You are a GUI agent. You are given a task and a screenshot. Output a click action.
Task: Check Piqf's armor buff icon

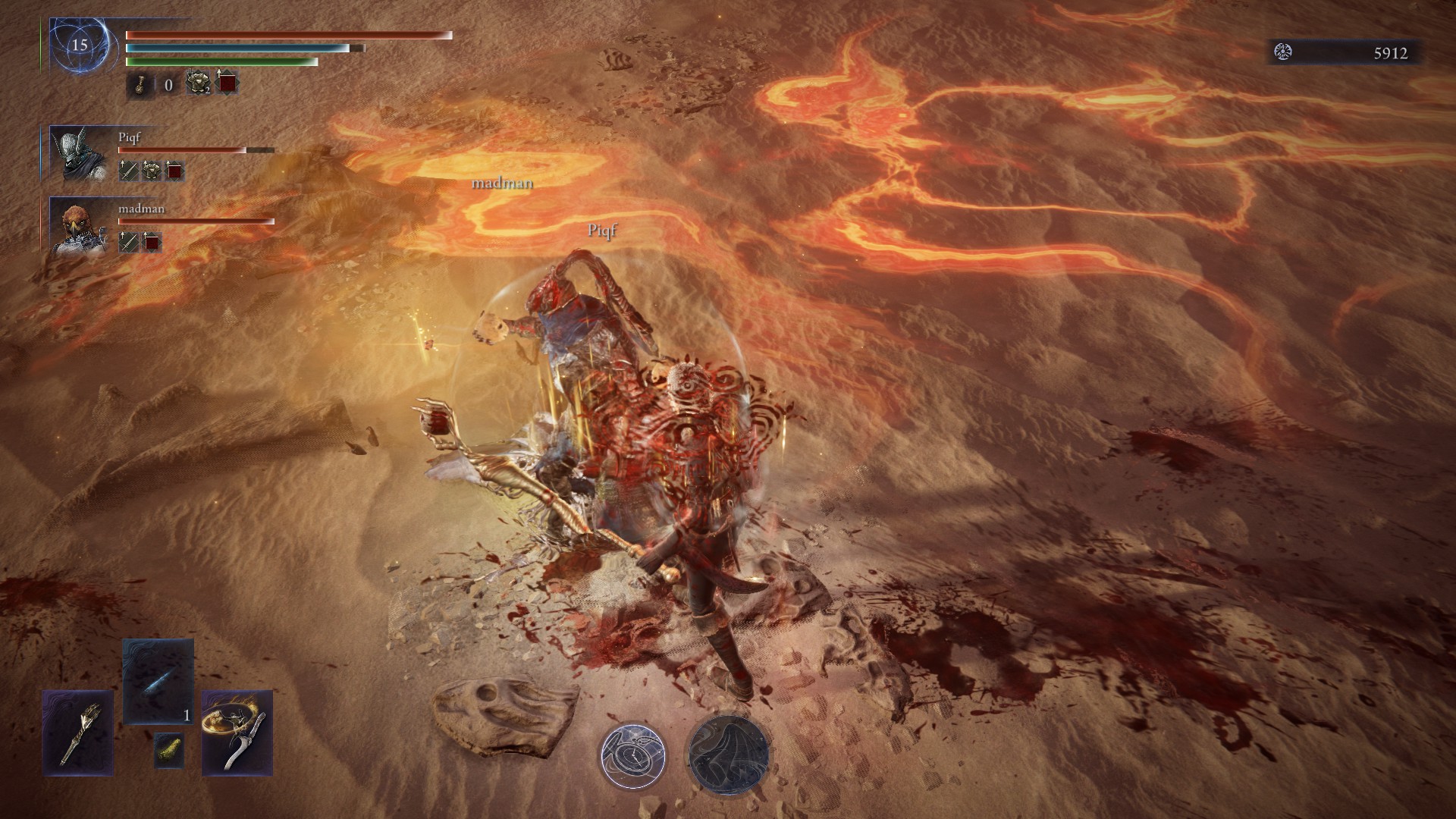point(152,171)
